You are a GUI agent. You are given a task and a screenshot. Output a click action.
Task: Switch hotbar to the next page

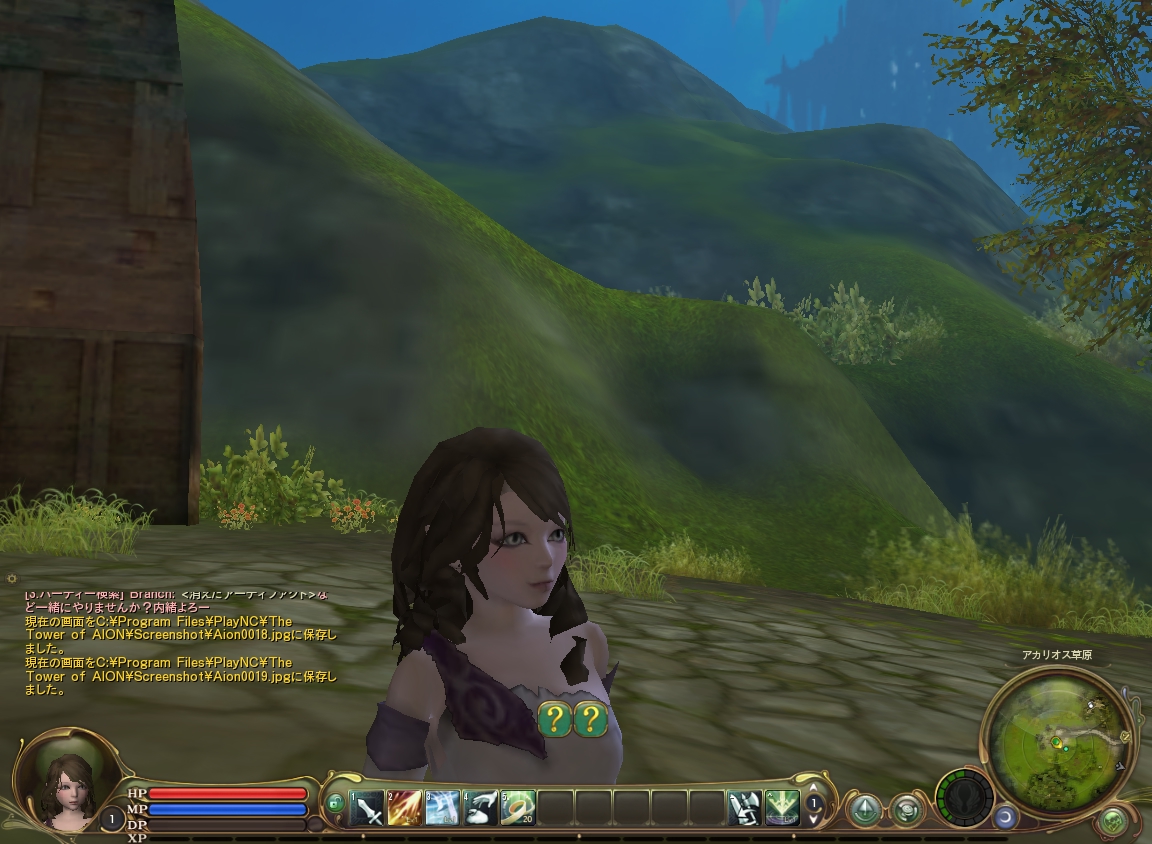tap(814, 819)
